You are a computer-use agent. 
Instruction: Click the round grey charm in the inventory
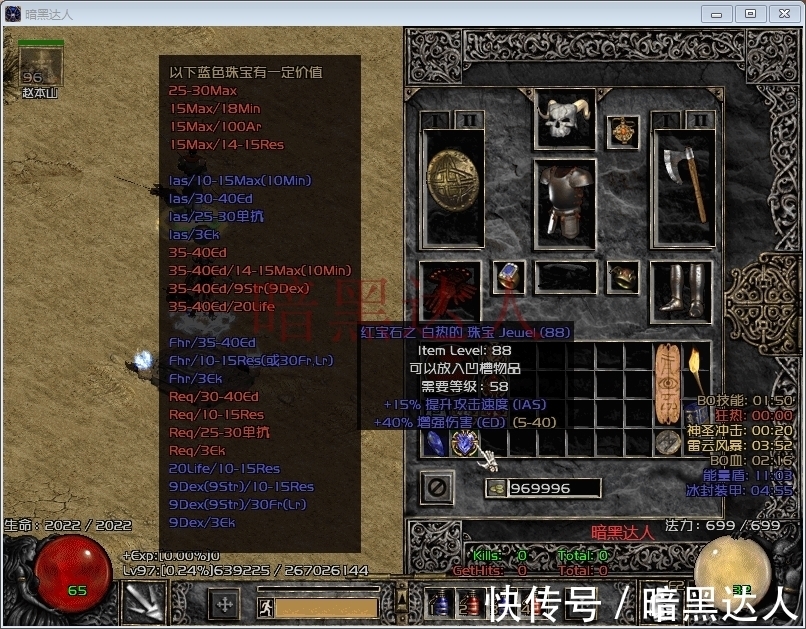(x=666, y=442)
